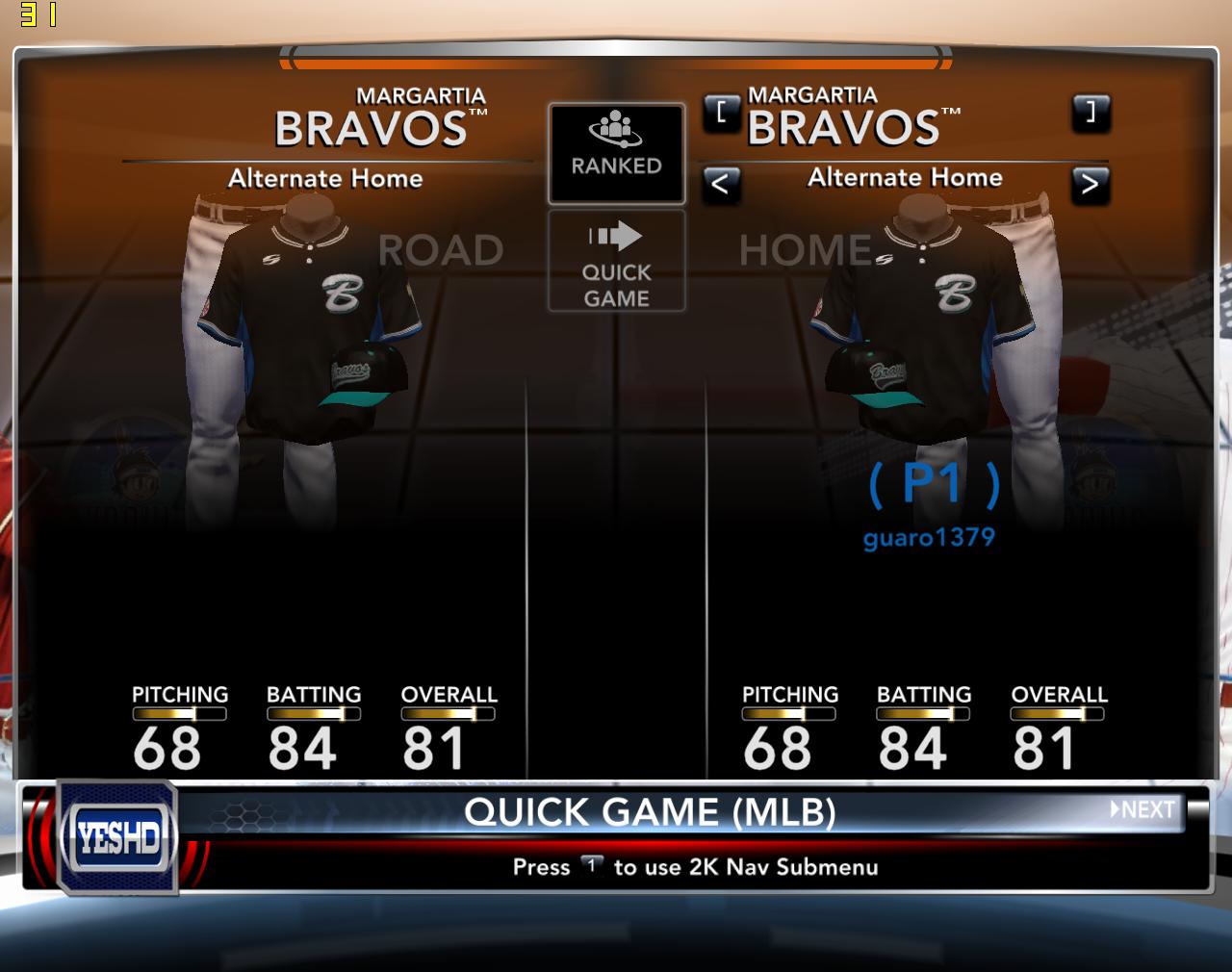
Task: Cycle to previous team using left bracket button
Action: pos(721,114)
